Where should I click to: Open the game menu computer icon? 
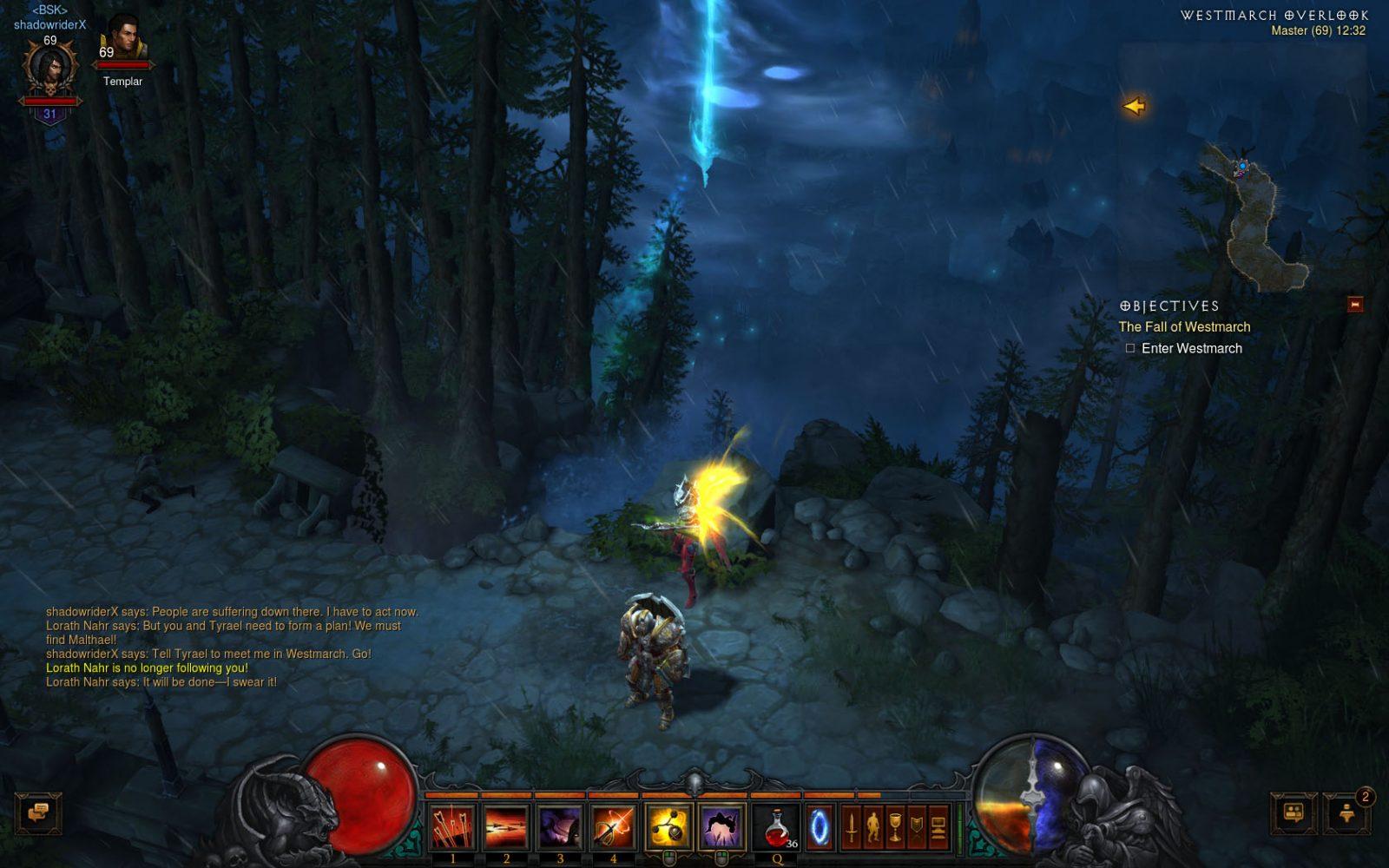coord(938,826)
